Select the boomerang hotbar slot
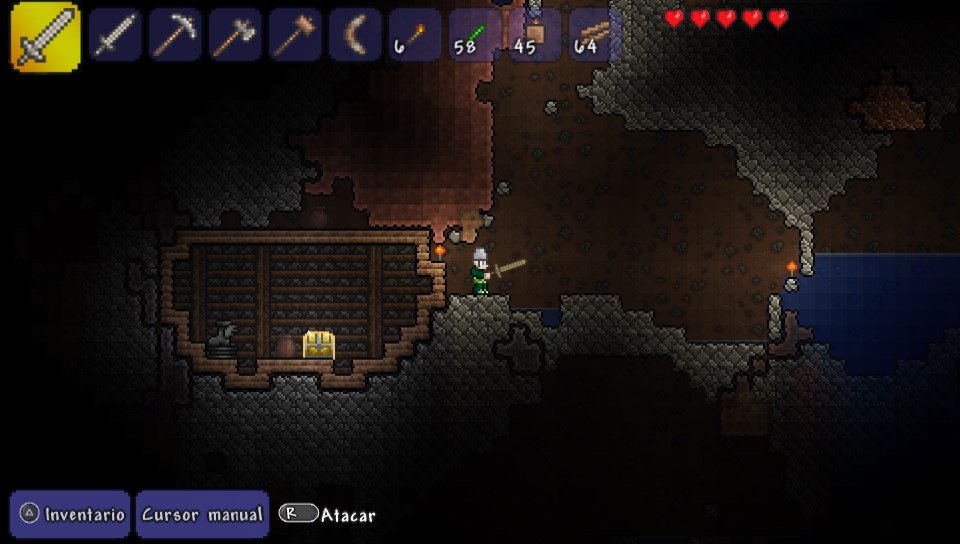Screen dimensions: 960x544 [355, 35]
